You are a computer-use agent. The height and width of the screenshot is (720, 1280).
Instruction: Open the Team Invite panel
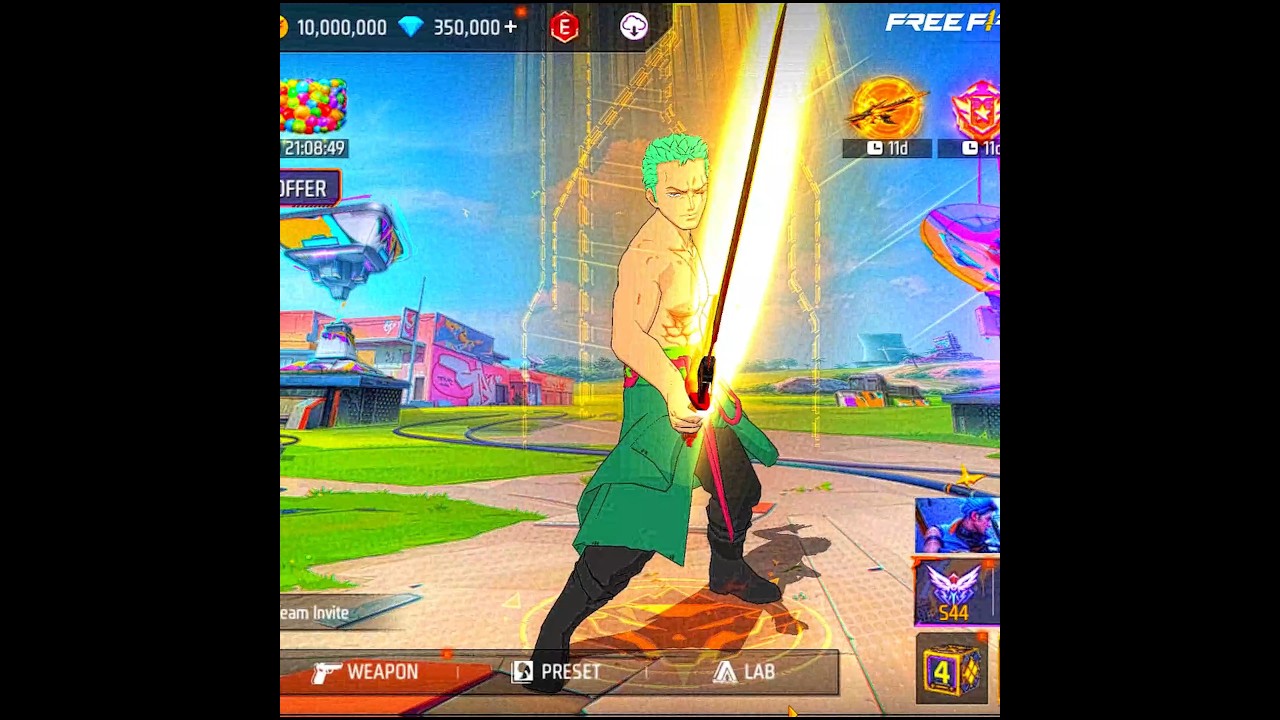[320, 613]
